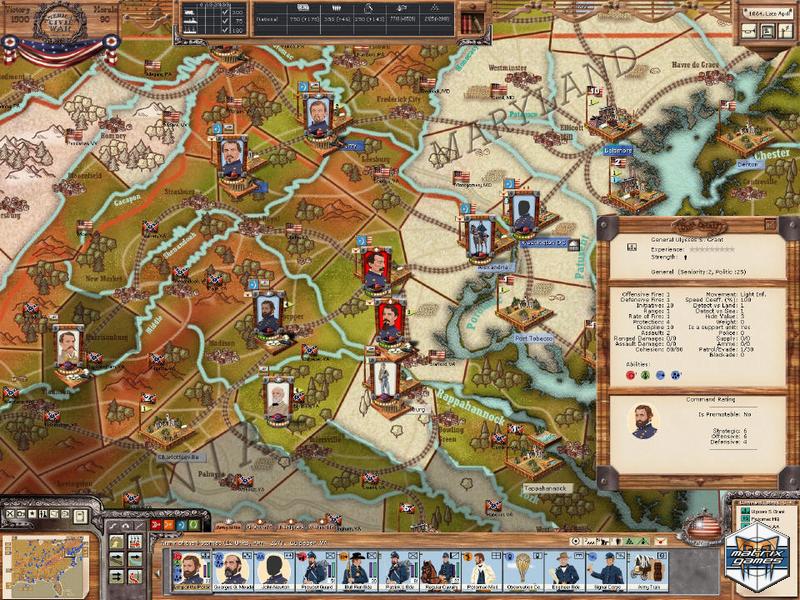Select the silhouette army stack at Washington
Viewport: 800px width, 600px height.
coord(523,210)
